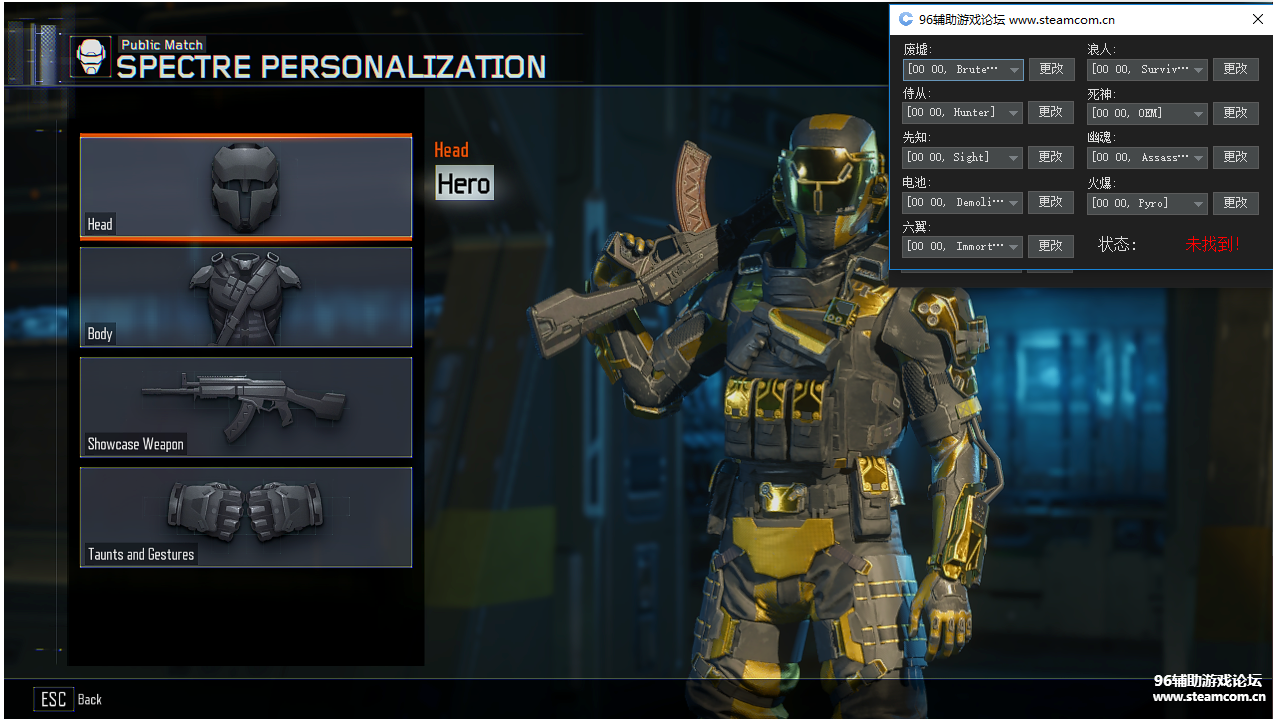Open Taunts and Gestures
The height and width of the screenshot is (719, 1273).
pos(246,517)
